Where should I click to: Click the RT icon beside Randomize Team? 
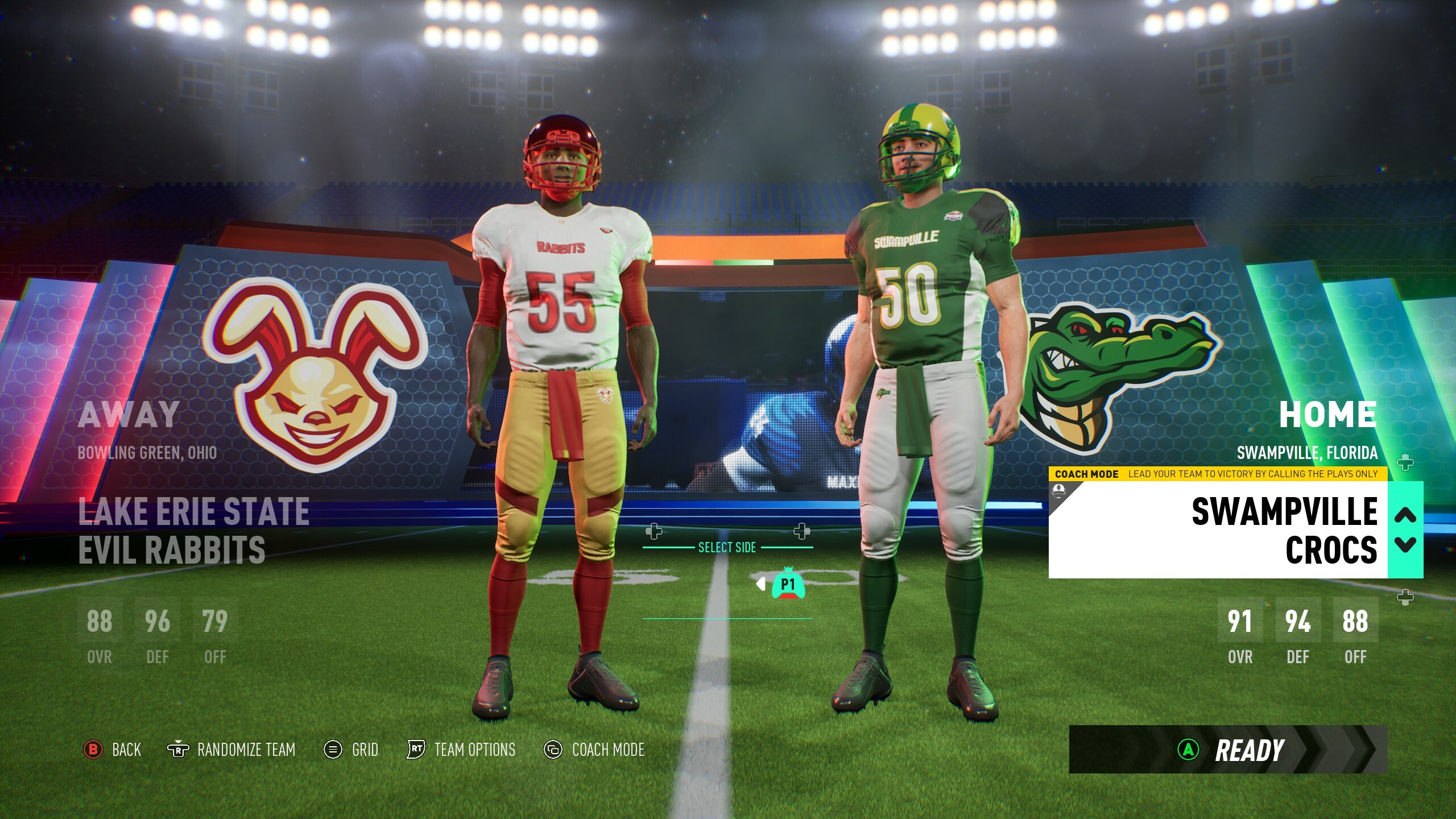pyautogui.click(x=179, y=750)
